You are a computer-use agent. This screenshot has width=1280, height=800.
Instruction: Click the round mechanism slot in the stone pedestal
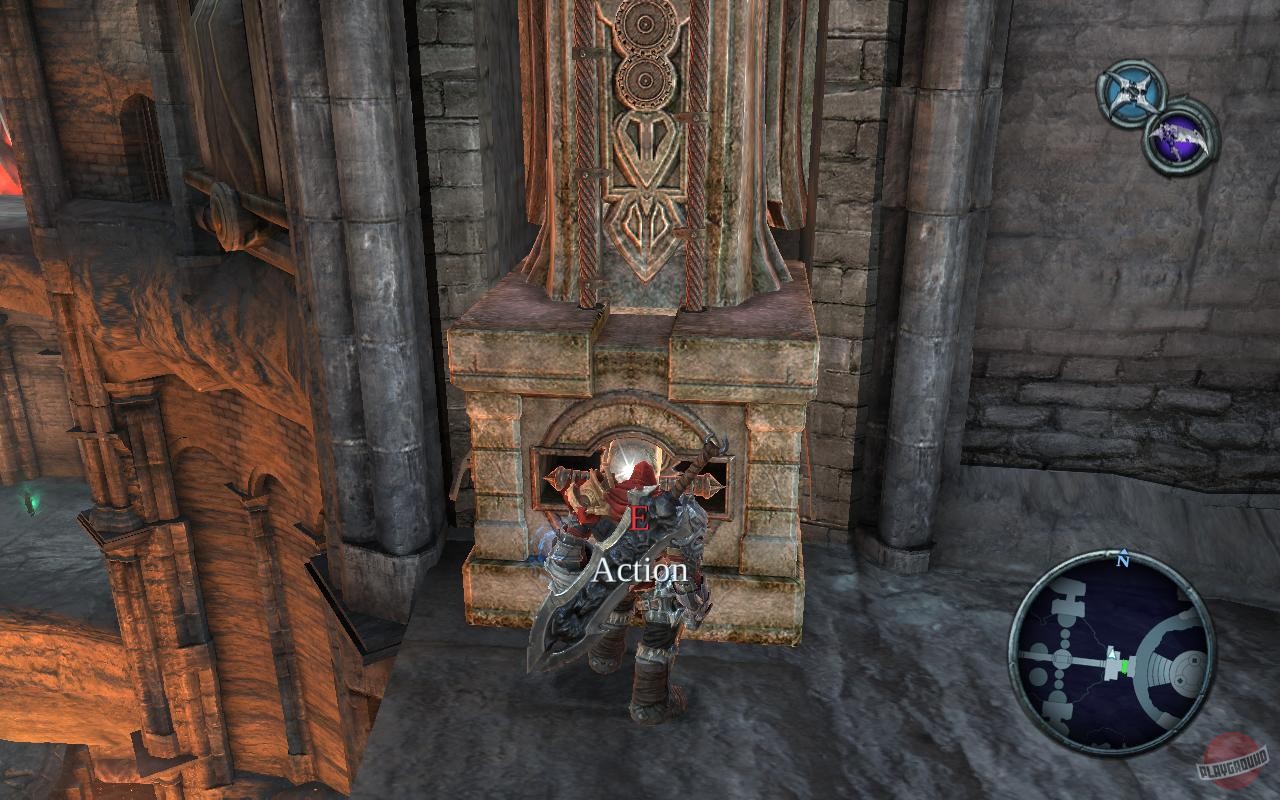click(625, 460)
